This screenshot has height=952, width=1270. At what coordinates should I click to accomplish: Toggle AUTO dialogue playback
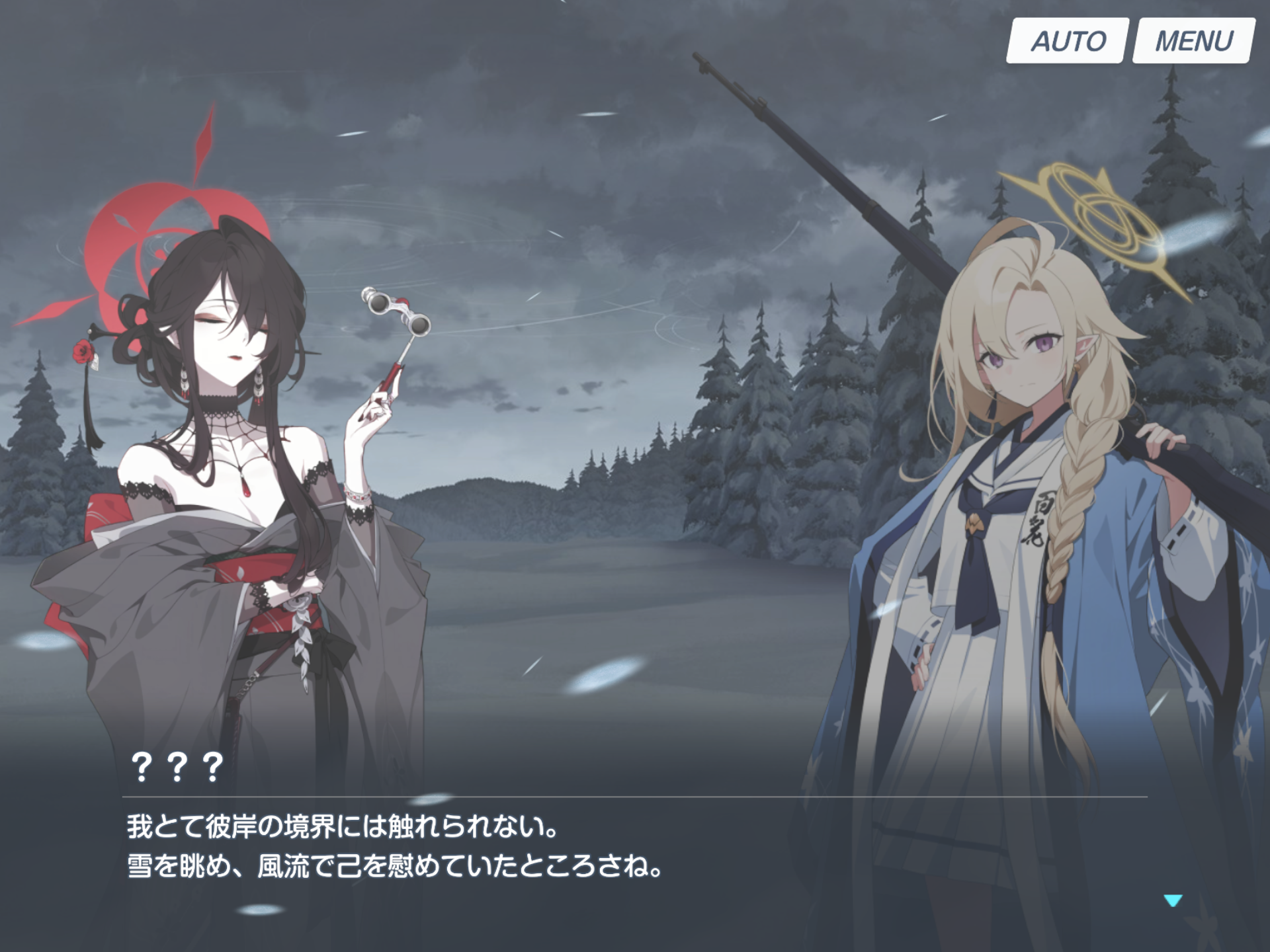coord(1067,41)
